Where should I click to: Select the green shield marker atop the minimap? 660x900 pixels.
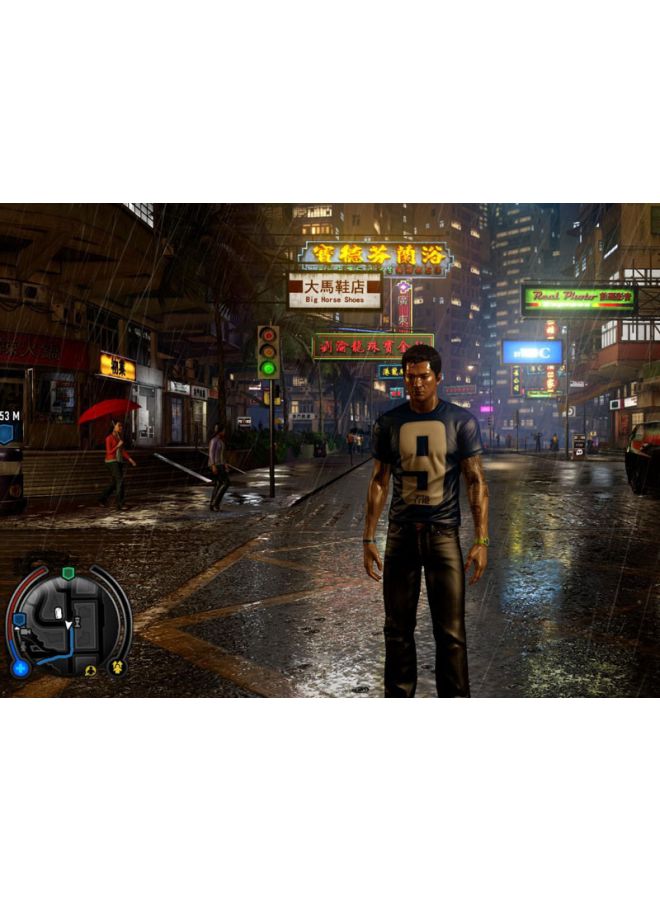click(x=68, y=573)
